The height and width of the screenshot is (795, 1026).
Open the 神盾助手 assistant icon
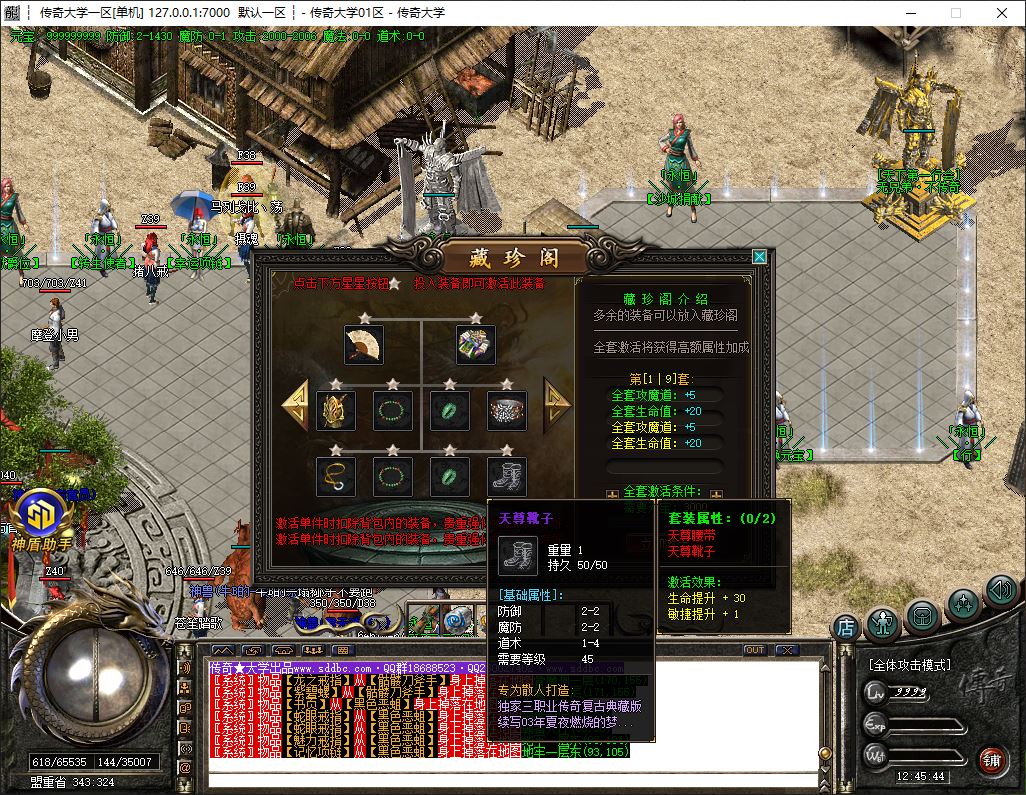[41, 517]
